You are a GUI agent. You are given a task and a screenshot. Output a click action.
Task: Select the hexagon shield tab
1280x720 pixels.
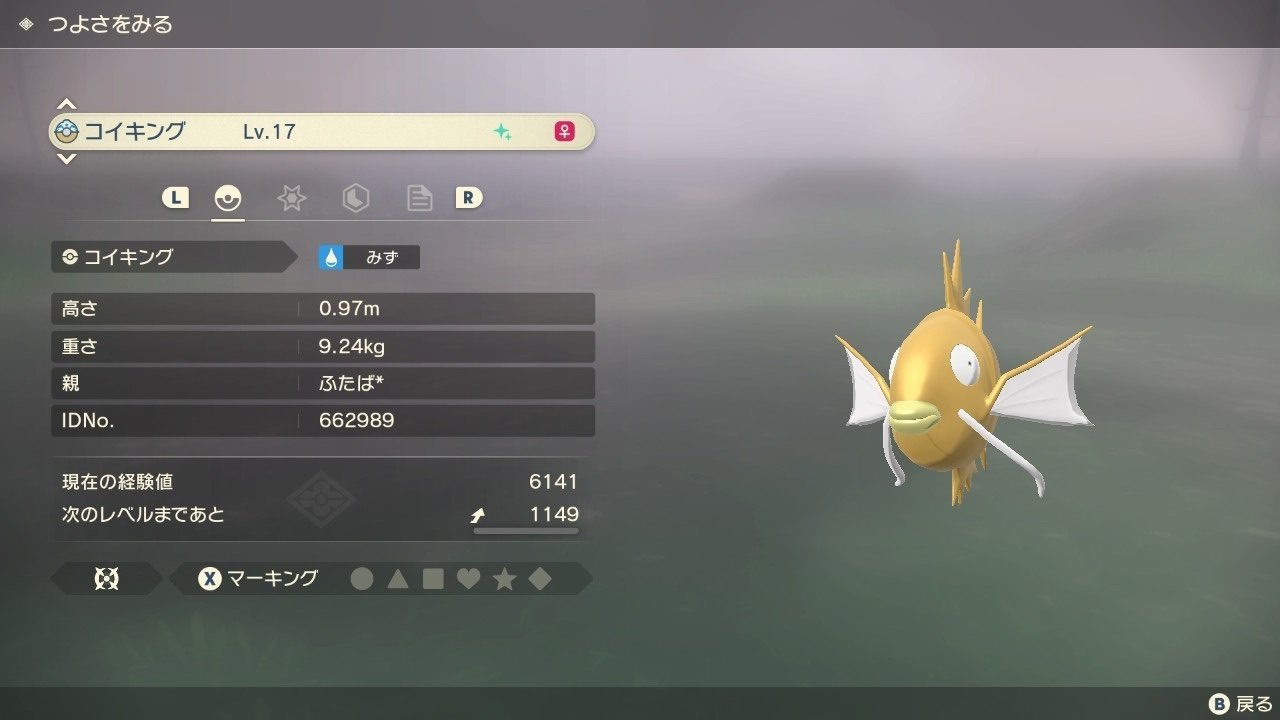[355, 198]
